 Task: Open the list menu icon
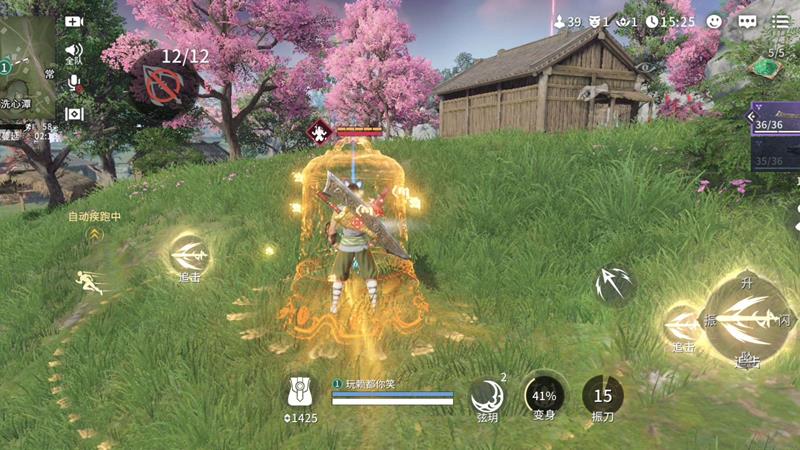[781, 21]
